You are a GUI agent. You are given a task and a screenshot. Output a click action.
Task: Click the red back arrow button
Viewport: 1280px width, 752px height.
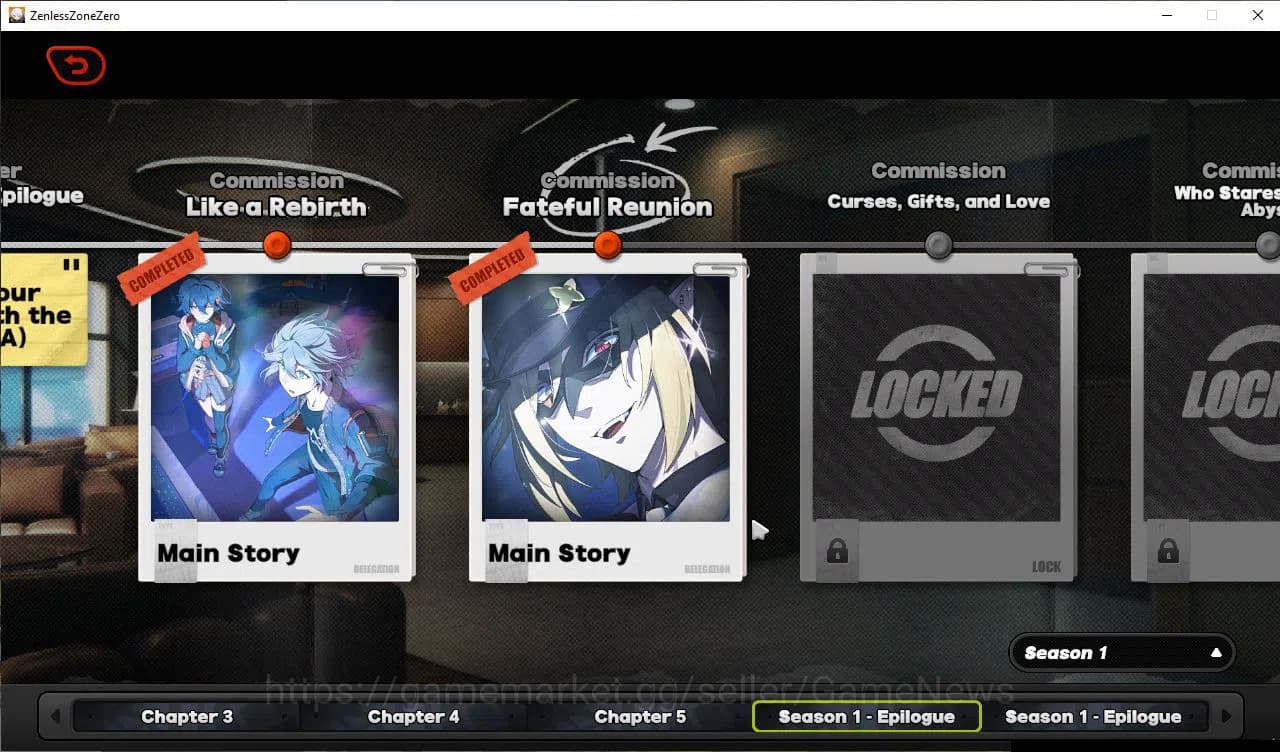pyautogui.click(x=76, y=66)
